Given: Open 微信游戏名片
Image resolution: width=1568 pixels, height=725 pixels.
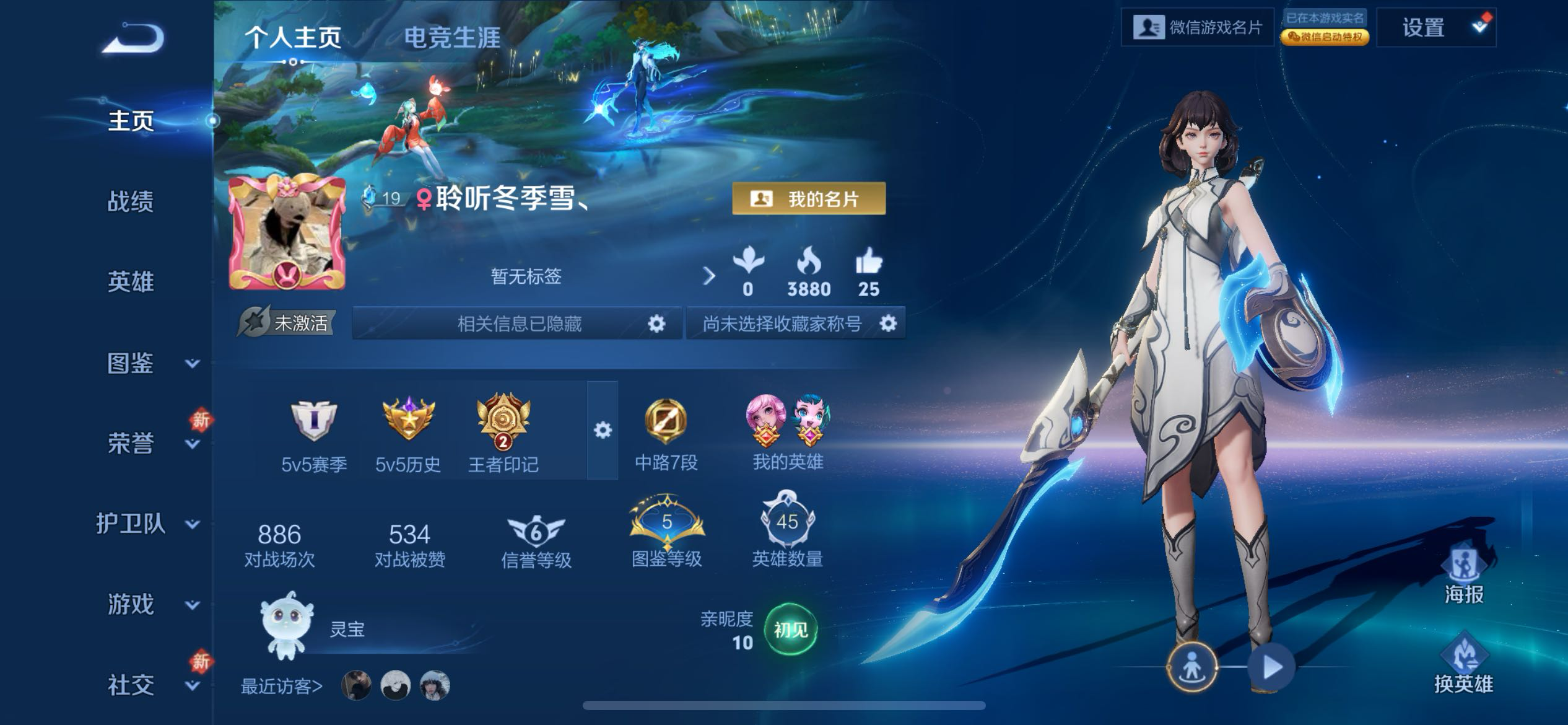Looking at the screenshot, I should [x=1197, y=27].
